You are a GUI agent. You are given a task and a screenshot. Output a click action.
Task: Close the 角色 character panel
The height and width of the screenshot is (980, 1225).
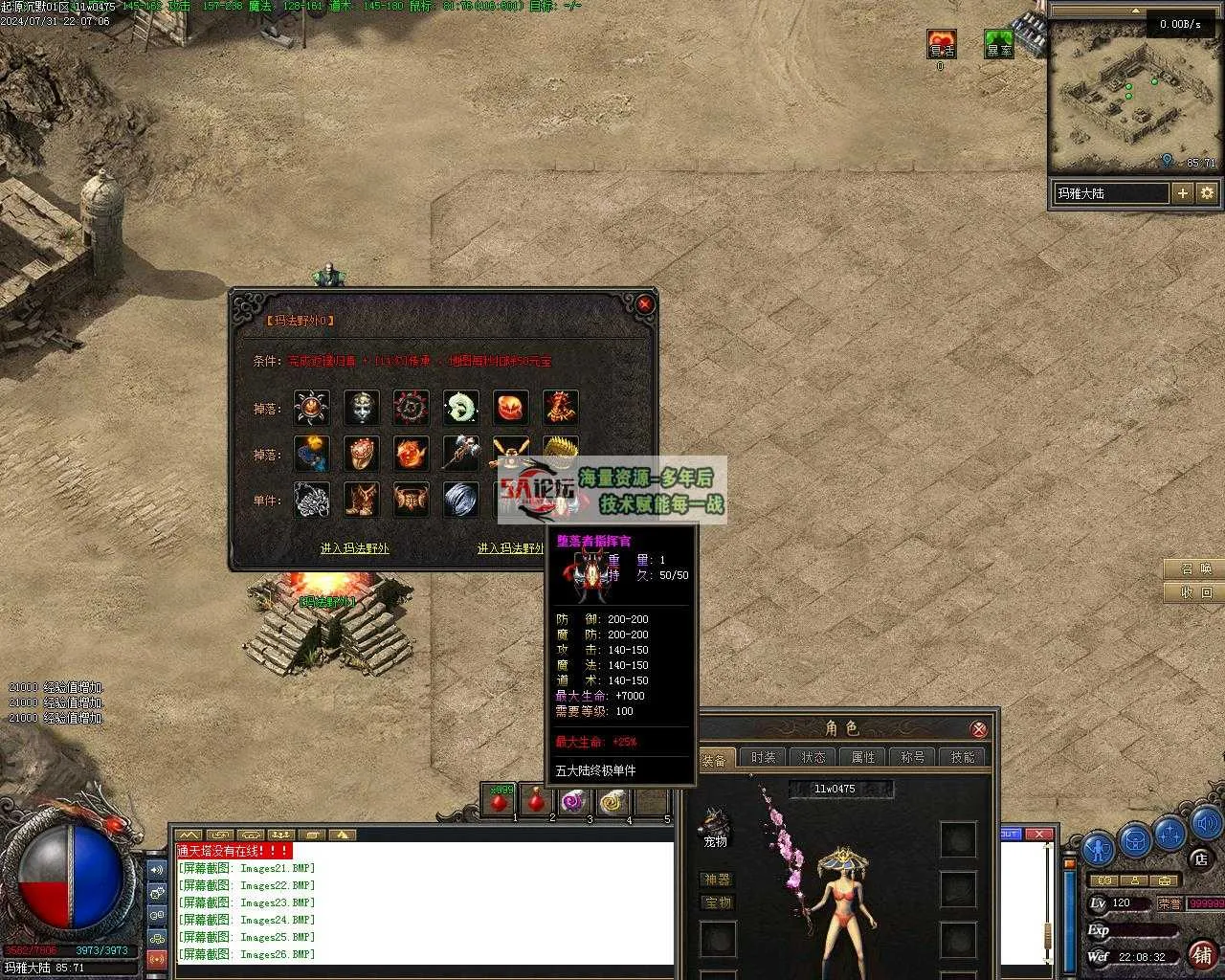[x=978, y=729]
